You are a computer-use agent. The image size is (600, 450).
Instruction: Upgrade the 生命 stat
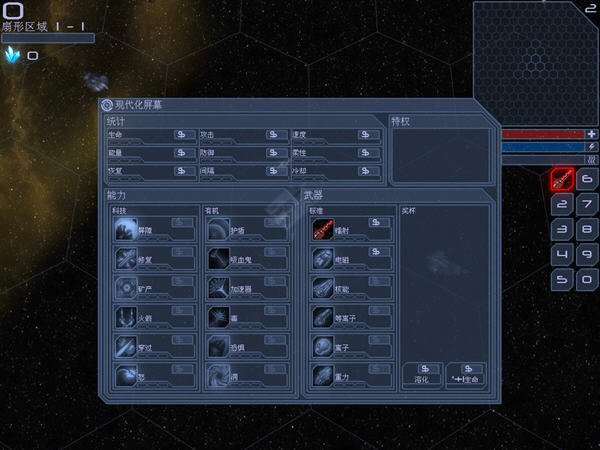tap(183, 134)
